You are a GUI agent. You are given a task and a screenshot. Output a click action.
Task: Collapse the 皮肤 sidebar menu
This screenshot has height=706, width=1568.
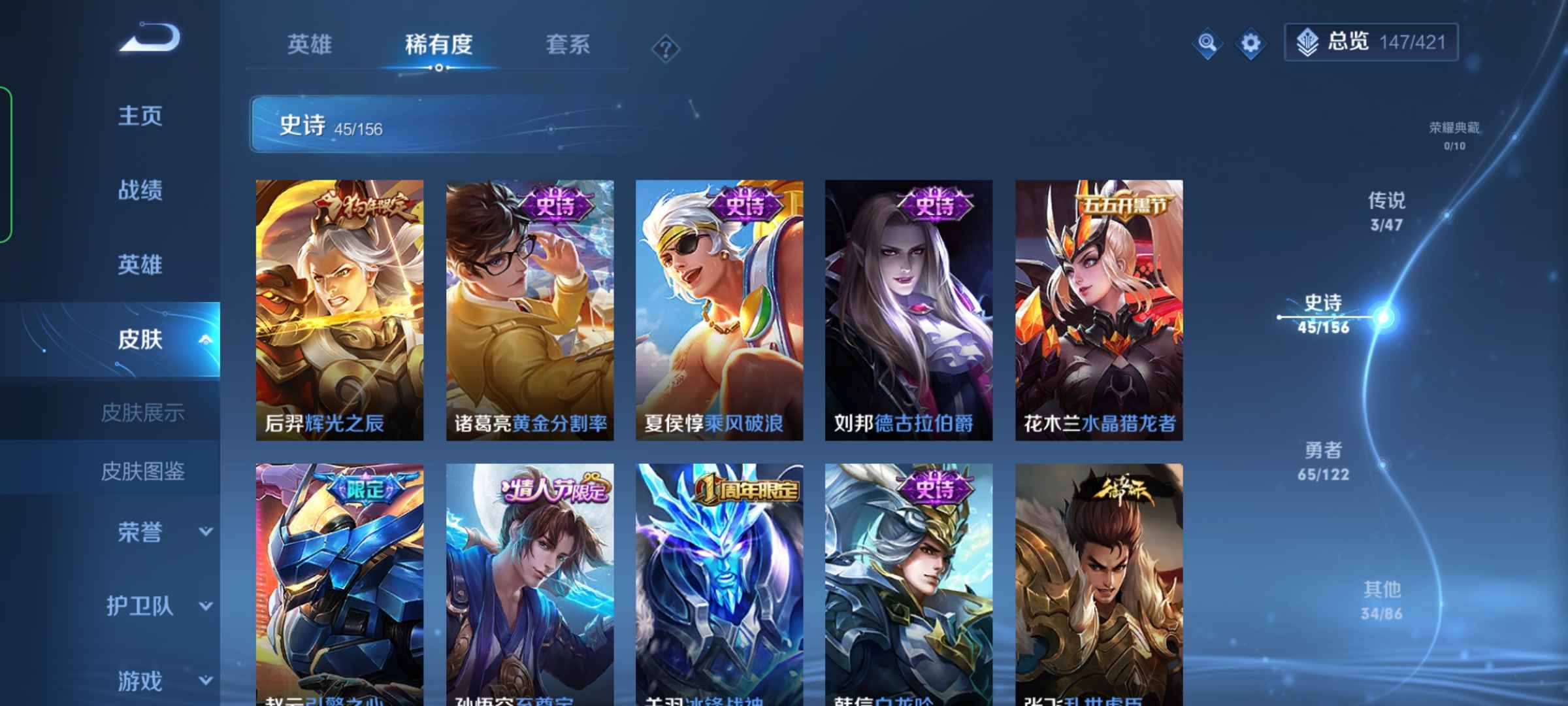tap(204, 339)
